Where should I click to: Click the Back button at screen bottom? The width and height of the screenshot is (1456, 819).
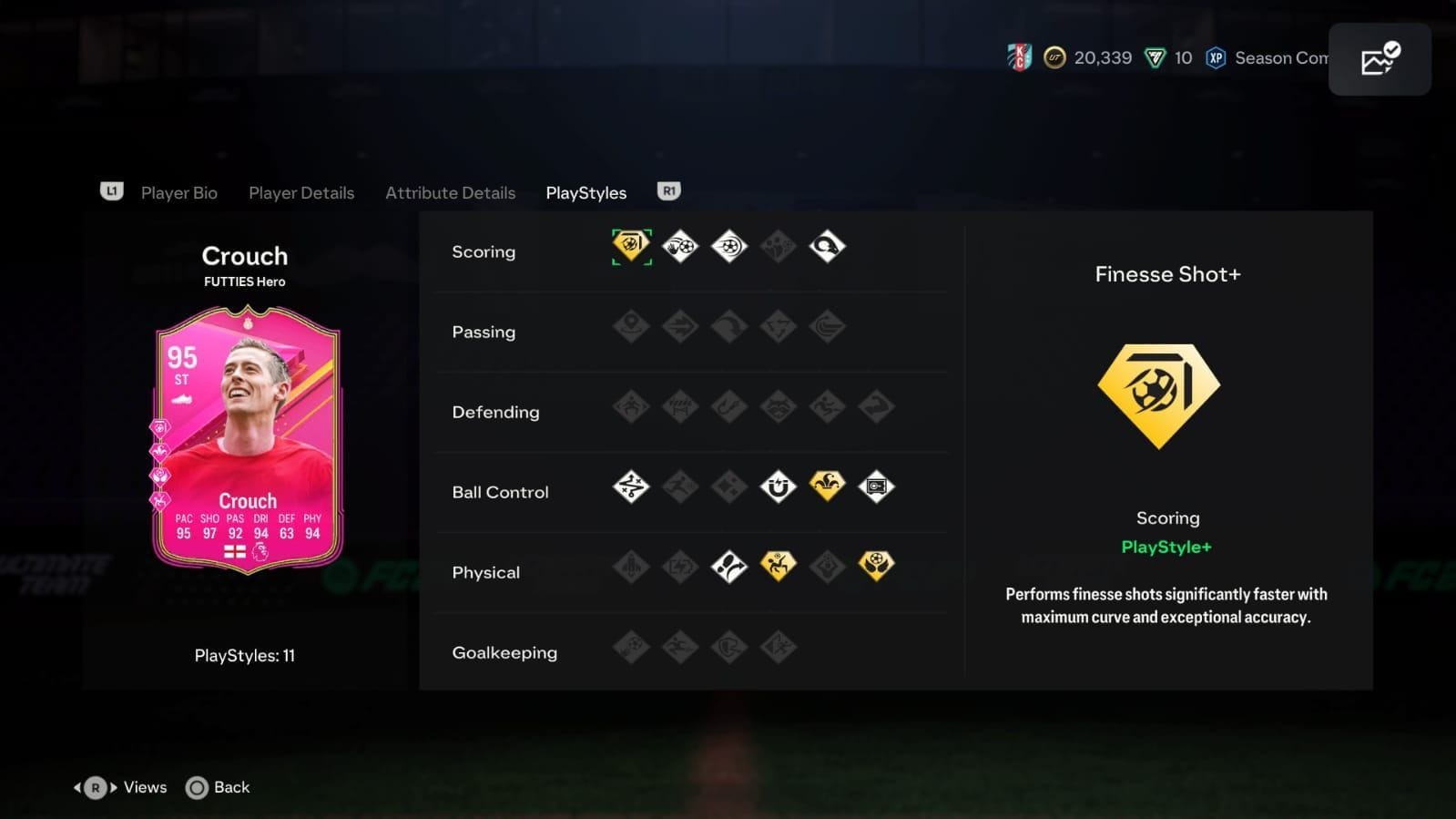[218, 787]
